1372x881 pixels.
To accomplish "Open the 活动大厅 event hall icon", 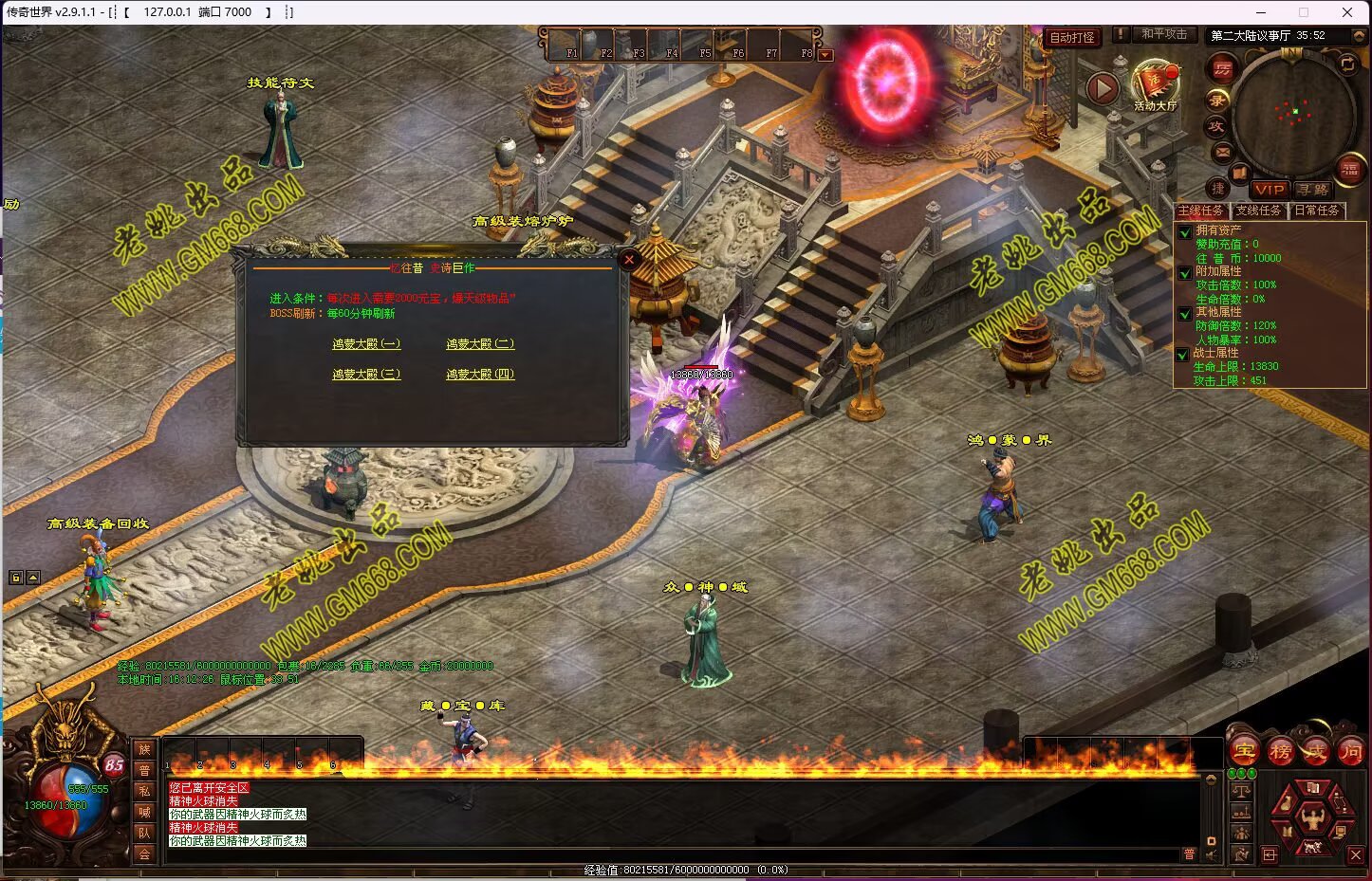I will 1155,85.
